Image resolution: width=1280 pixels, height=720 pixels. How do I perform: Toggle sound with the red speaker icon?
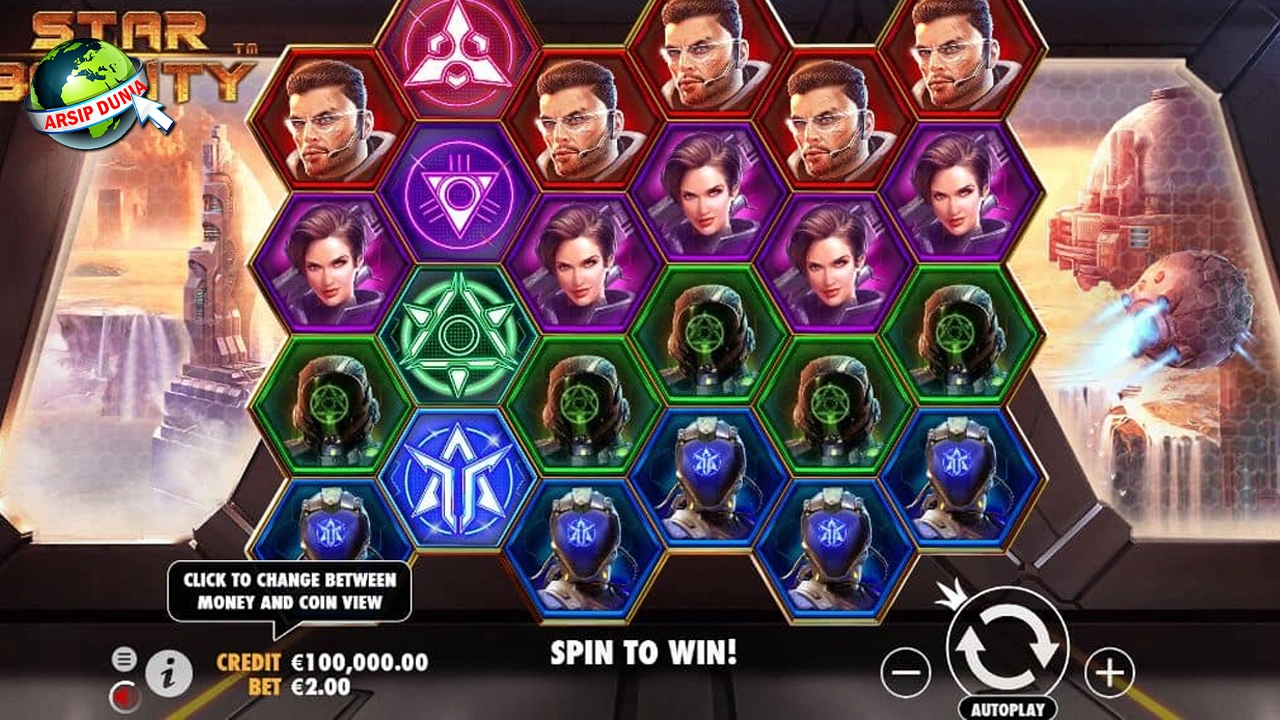click(124, 693)
